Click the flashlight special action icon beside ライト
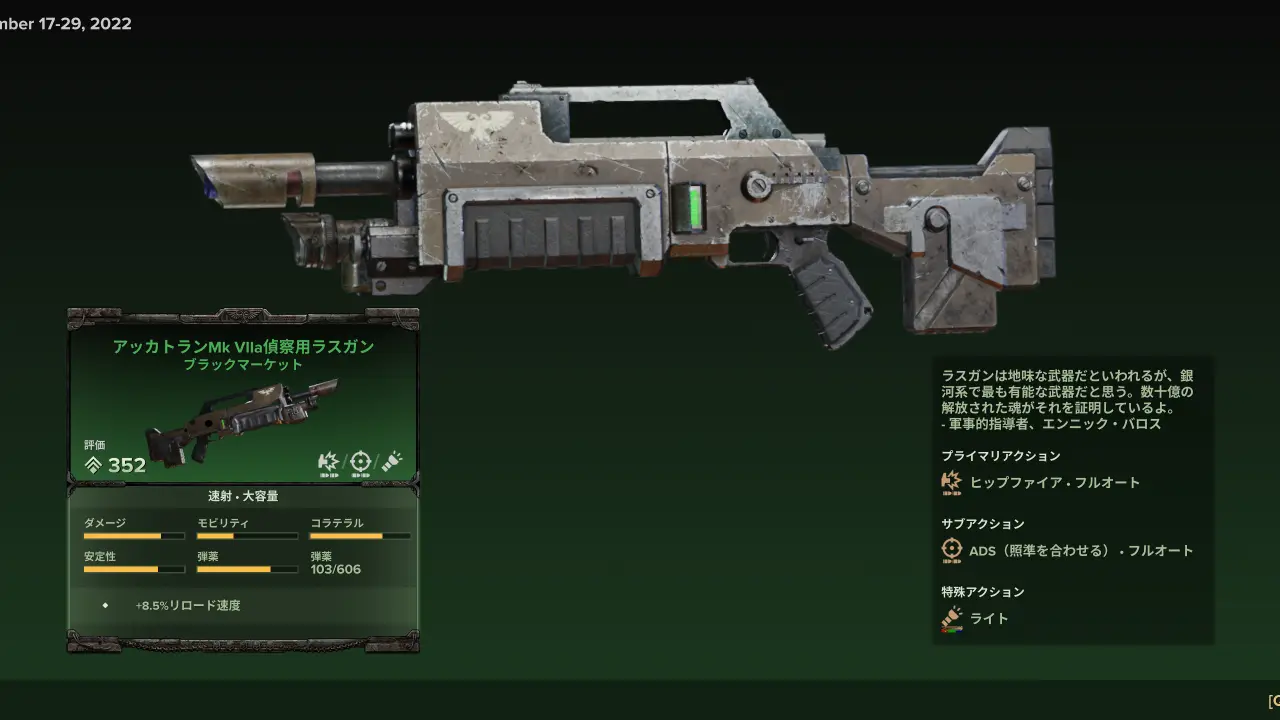1280x720 pixels. 951,619
